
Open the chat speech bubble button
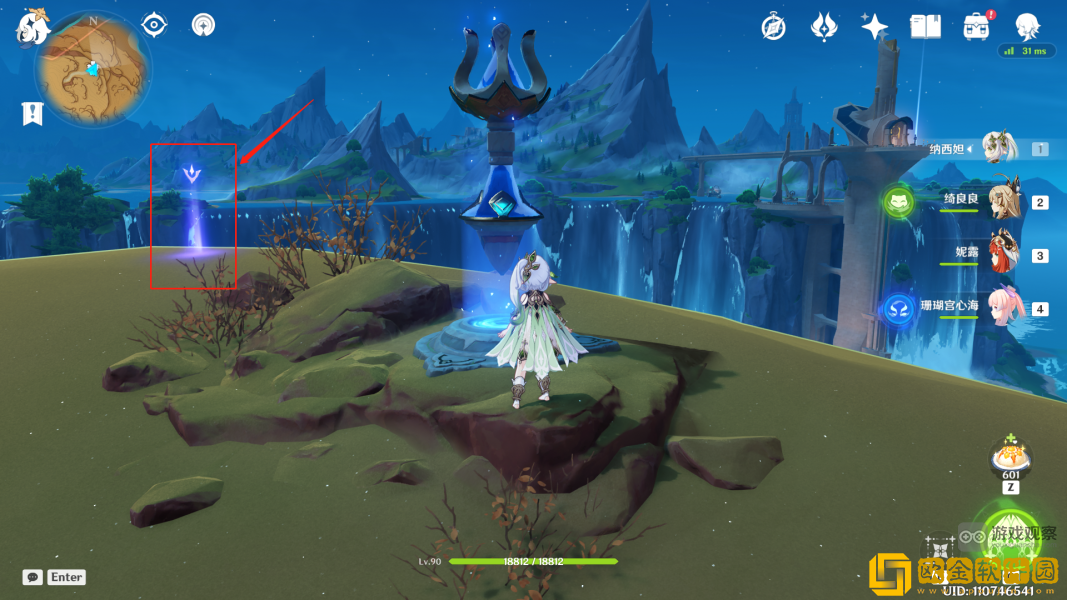[33, 577]
